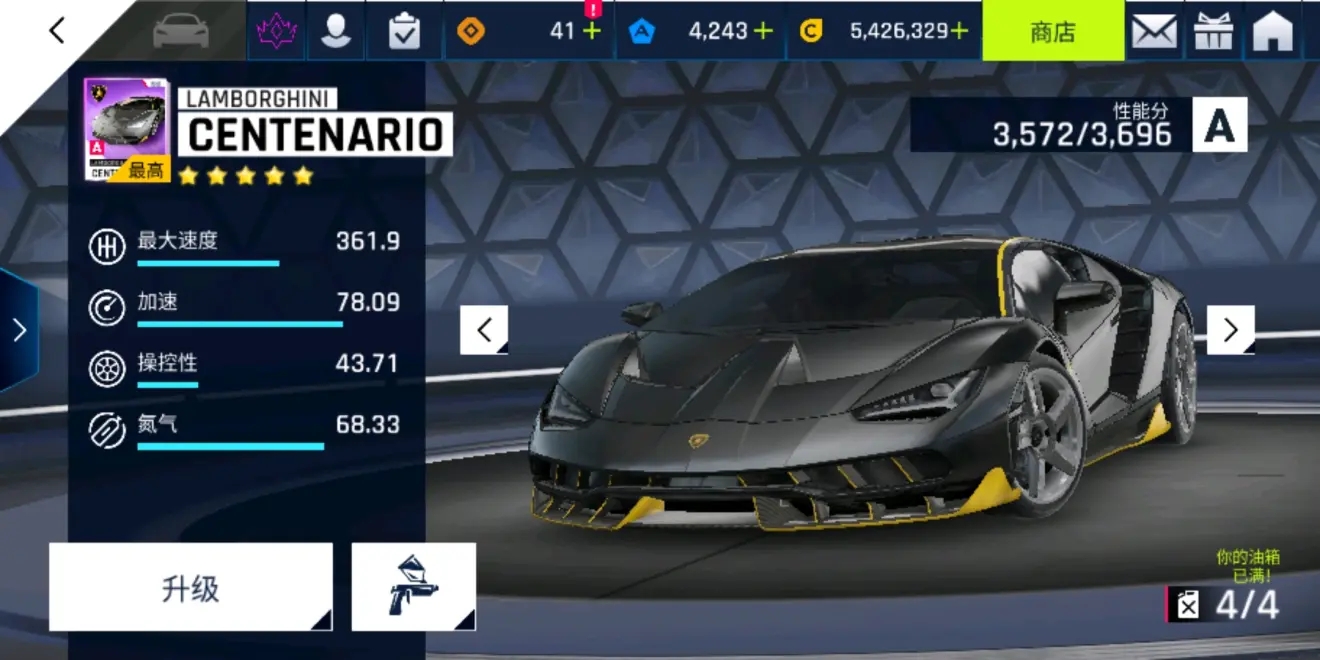
Task: Add more orange tokens with plus
Action: coord(592,31)
